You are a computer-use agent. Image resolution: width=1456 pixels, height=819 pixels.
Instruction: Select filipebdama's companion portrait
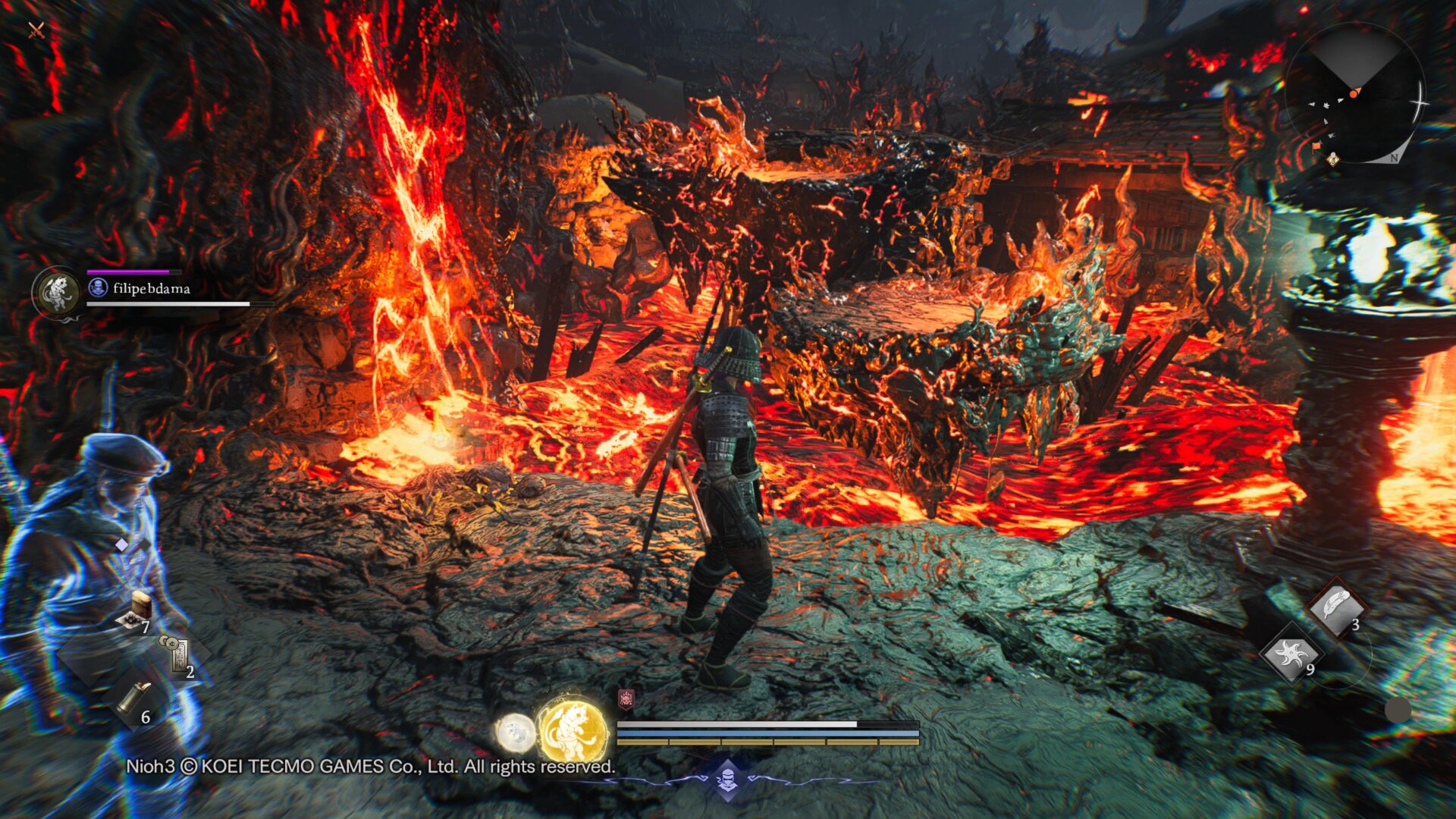[x=58, y=292]
